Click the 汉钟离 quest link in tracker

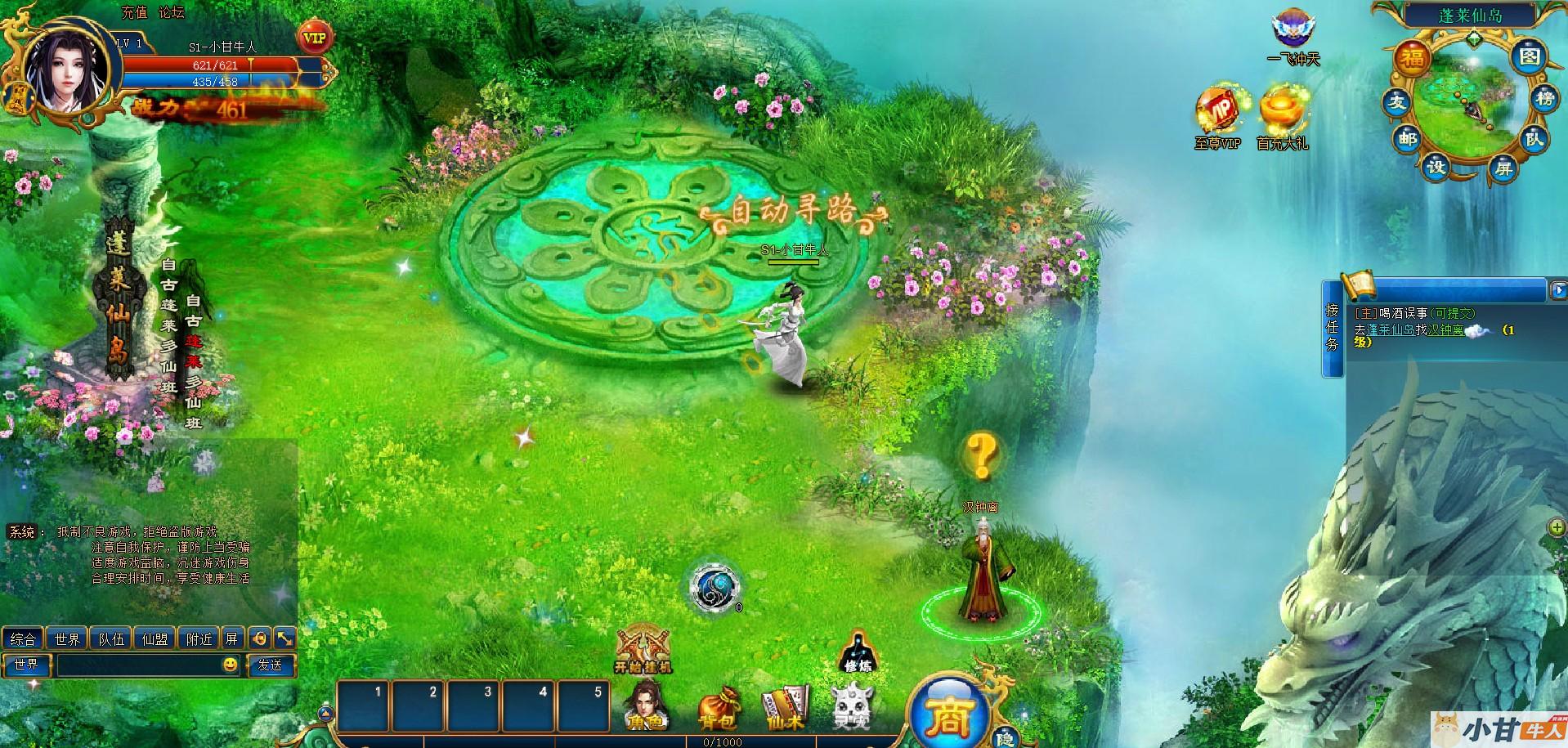(x=1445, y=330)
